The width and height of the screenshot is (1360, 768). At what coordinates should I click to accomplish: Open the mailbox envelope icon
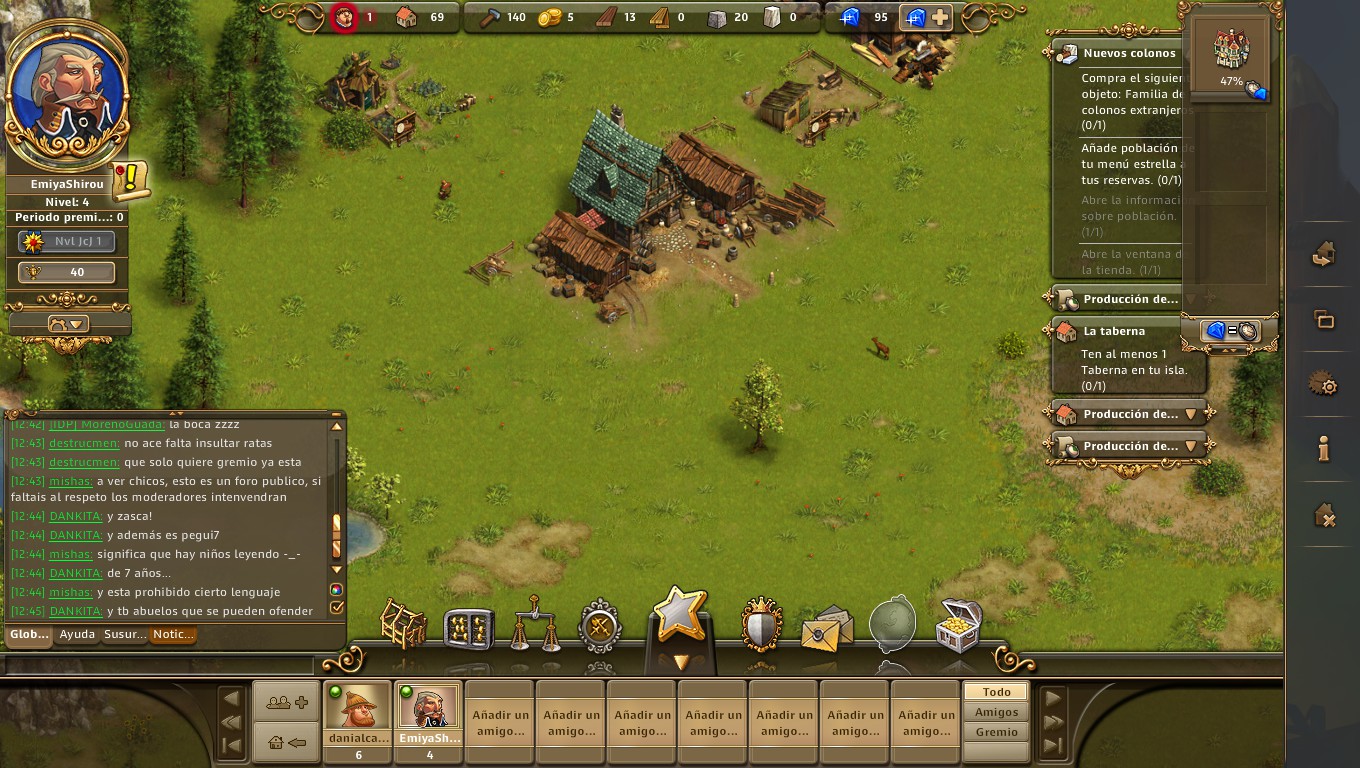tap(827, 628)
